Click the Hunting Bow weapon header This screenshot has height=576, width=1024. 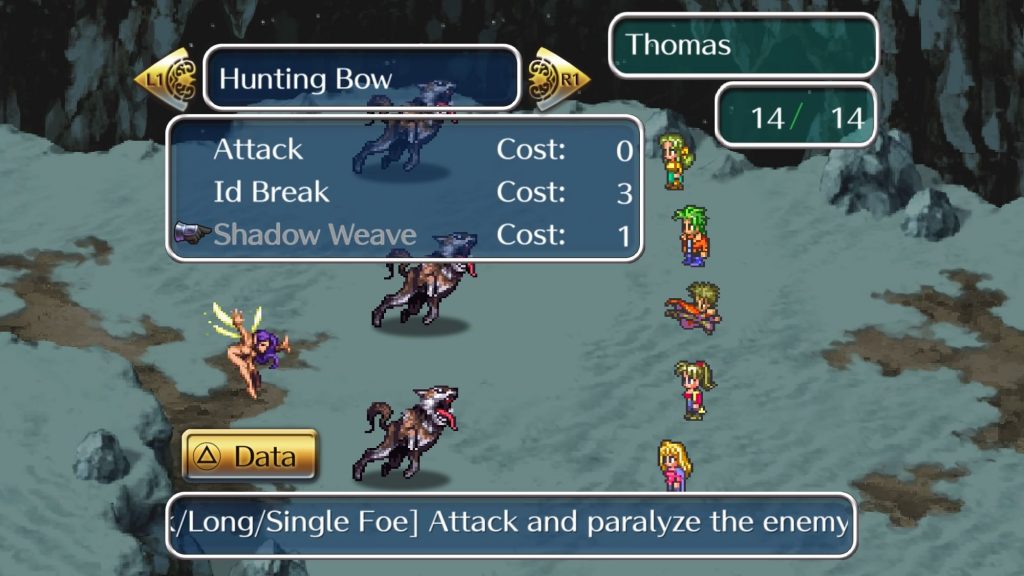tap(361, 77)
